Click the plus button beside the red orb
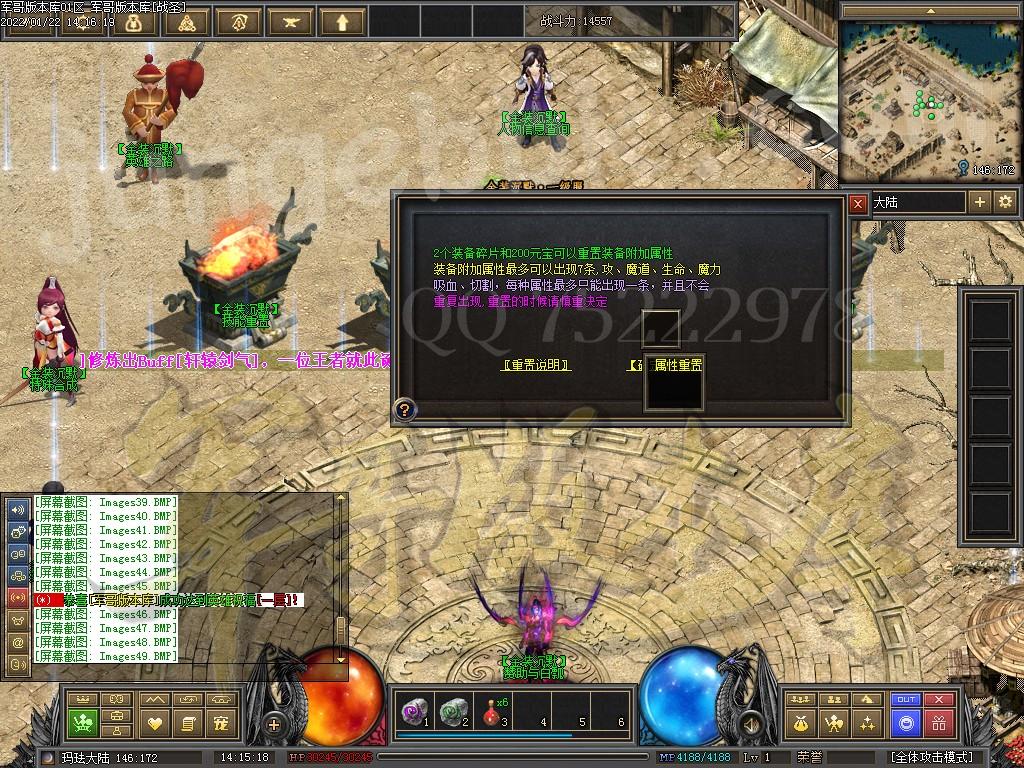1024x768 pixels. click(274, 723)
